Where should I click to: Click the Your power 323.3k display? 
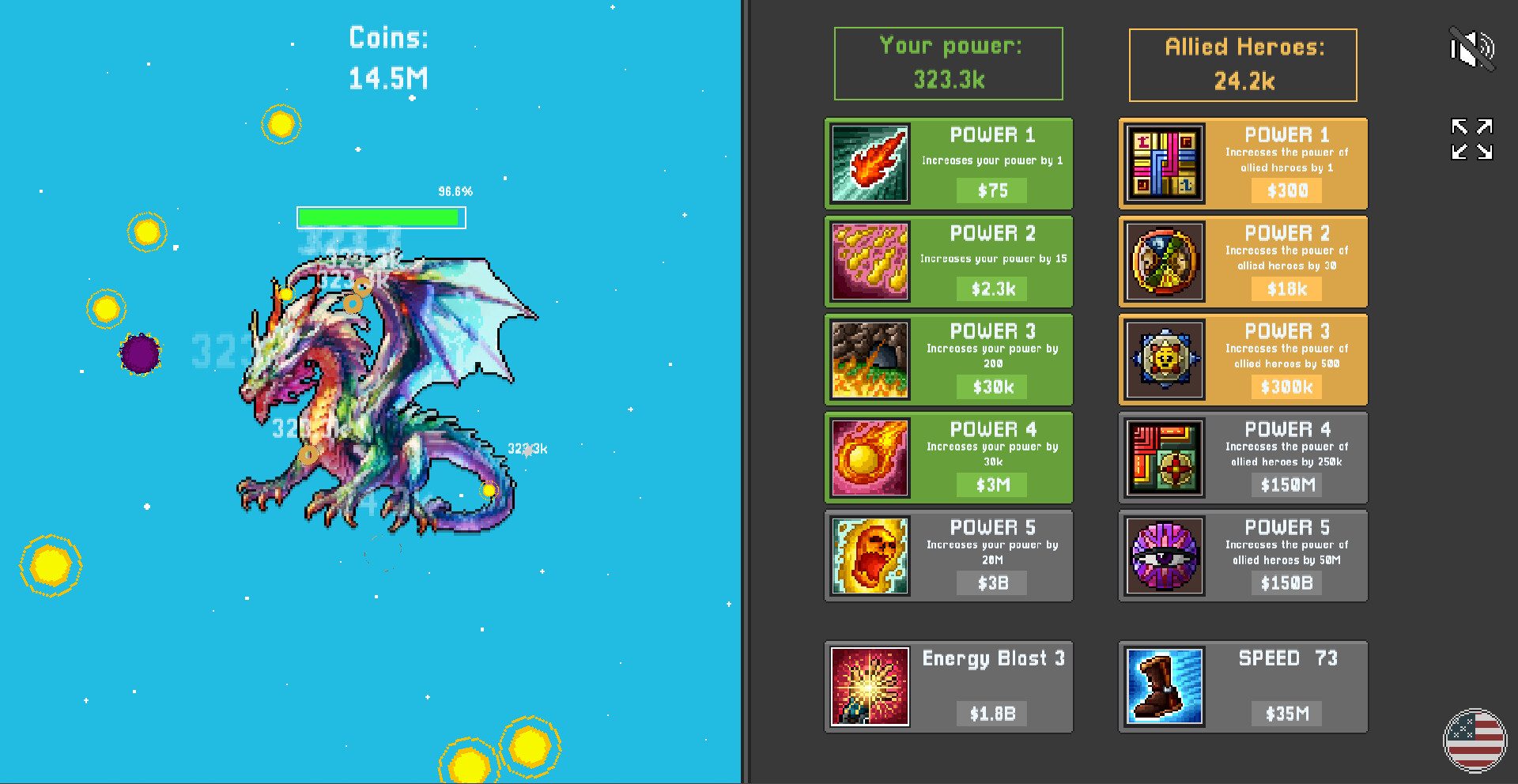click(948, 63)
